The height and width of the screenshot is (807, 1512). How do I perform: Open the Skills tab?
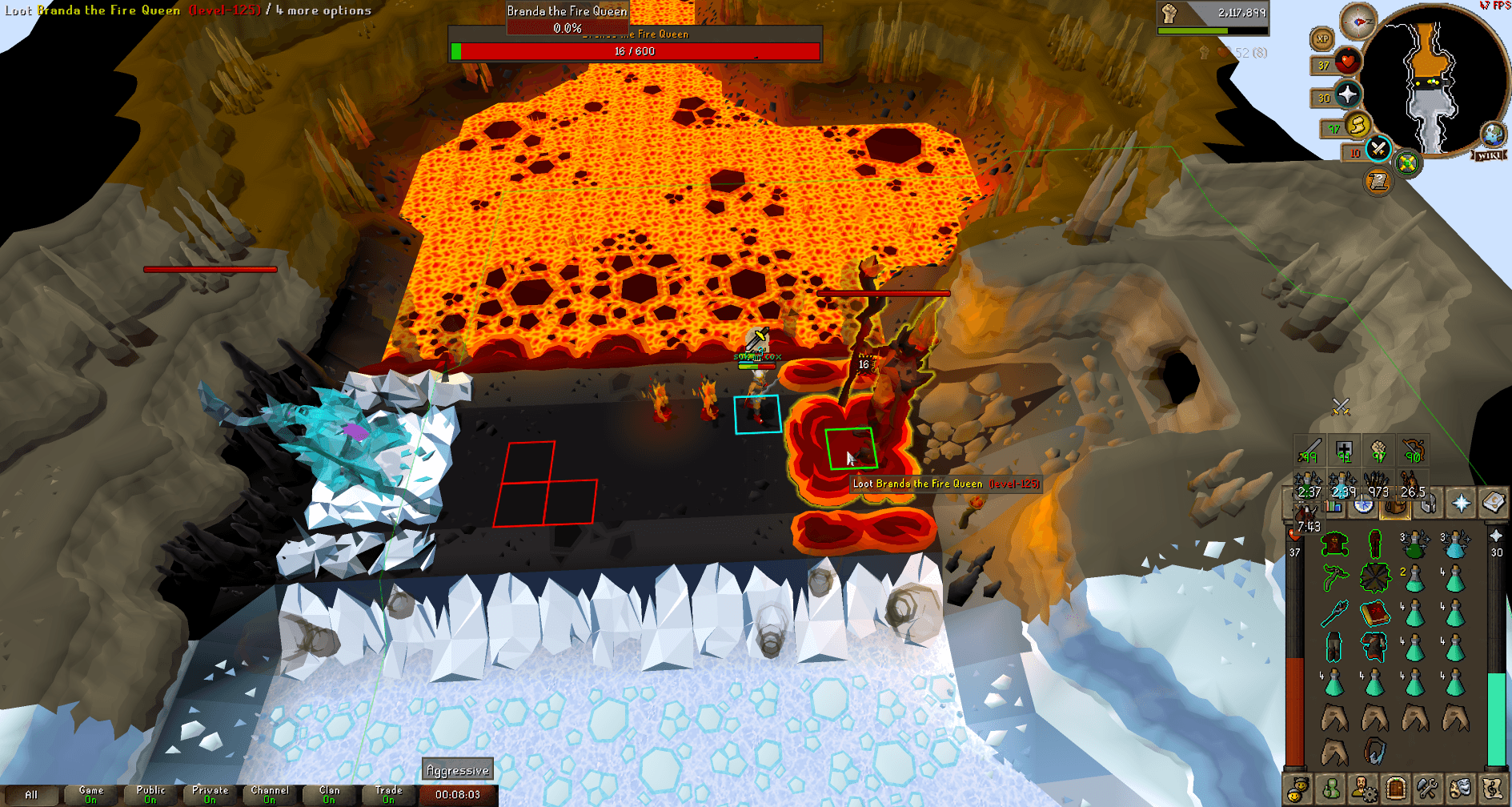tap(1334, 506)
